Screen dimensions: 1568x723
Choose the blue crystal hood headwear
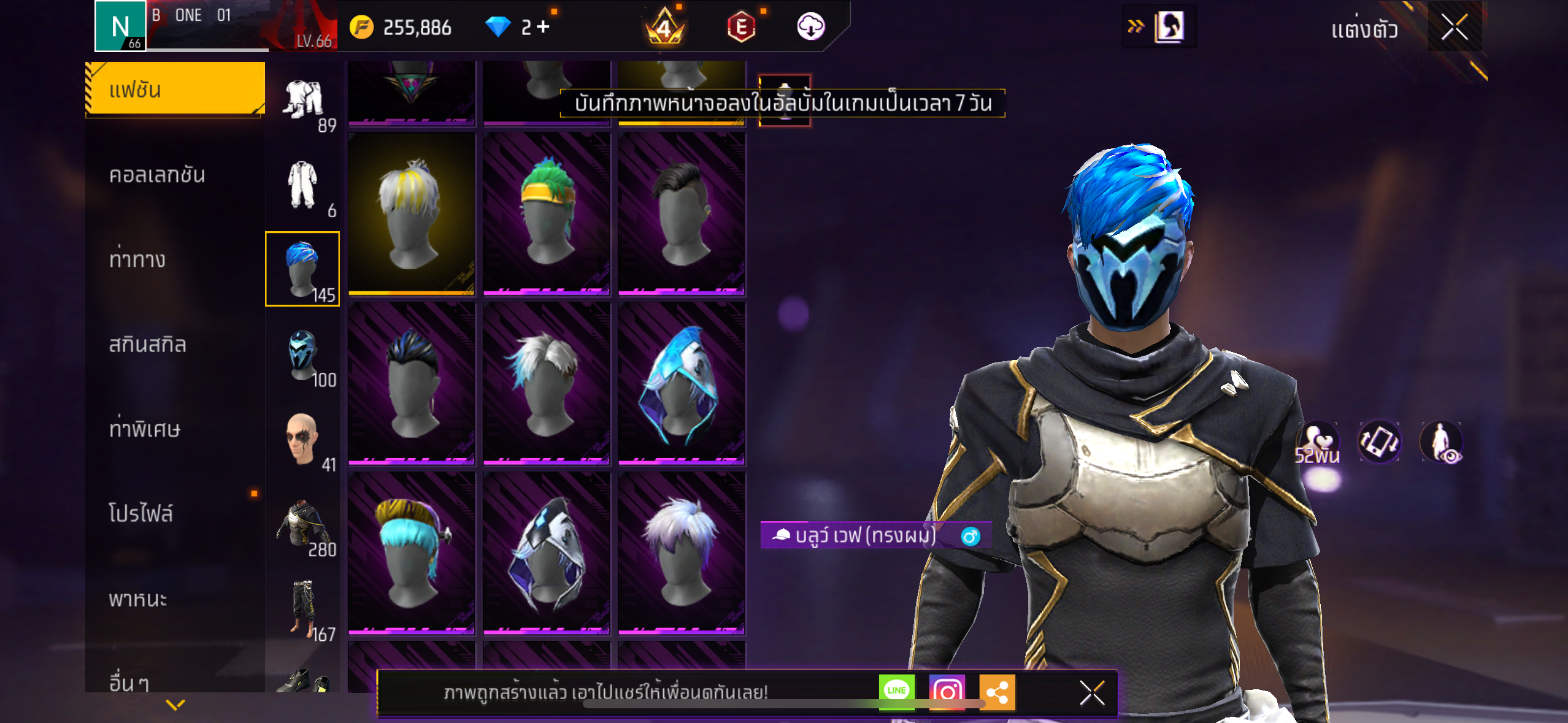[682, 384]
